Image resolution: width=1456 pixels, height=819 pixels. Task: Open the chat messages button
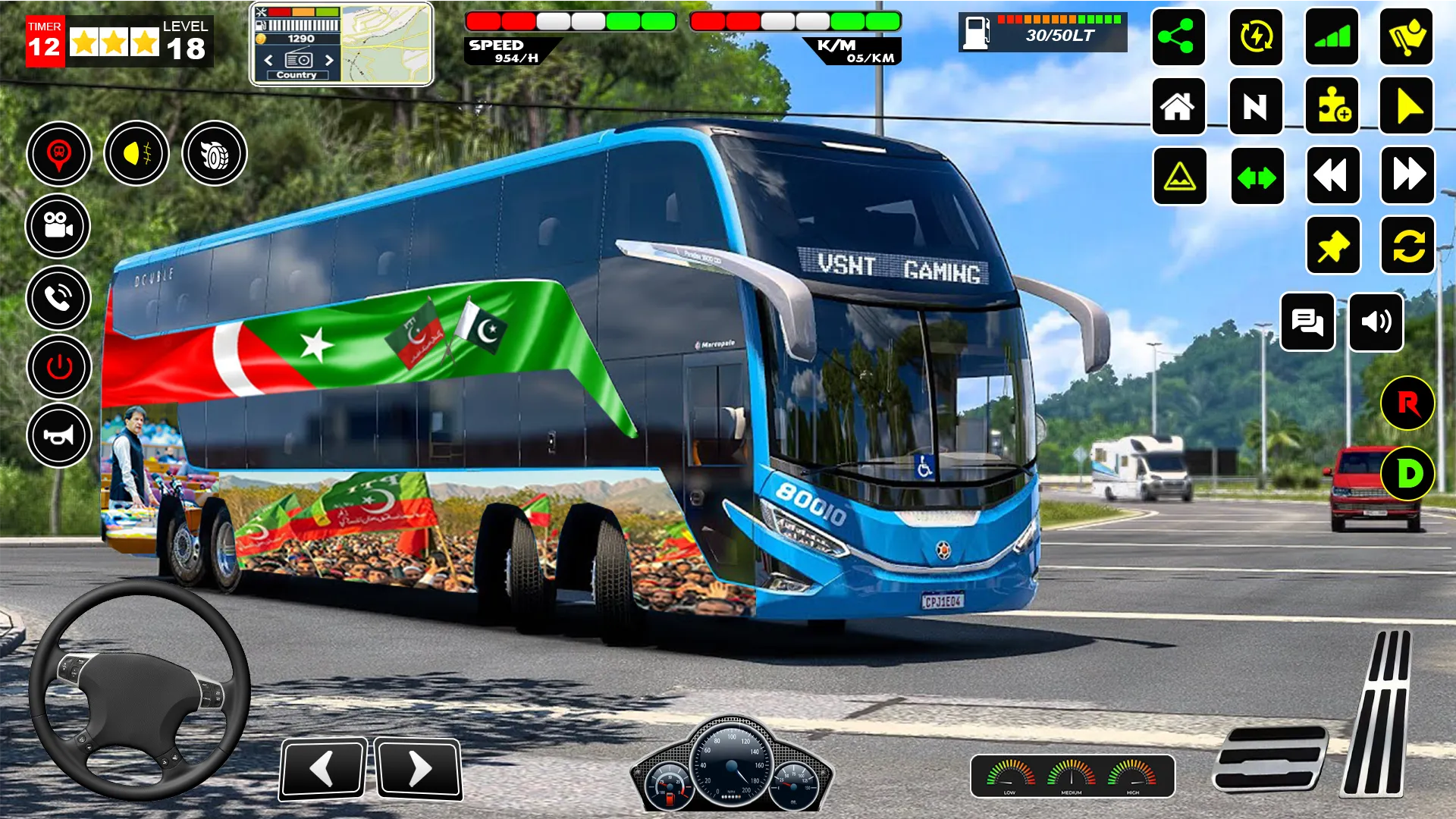click(x=1307, y=322)
